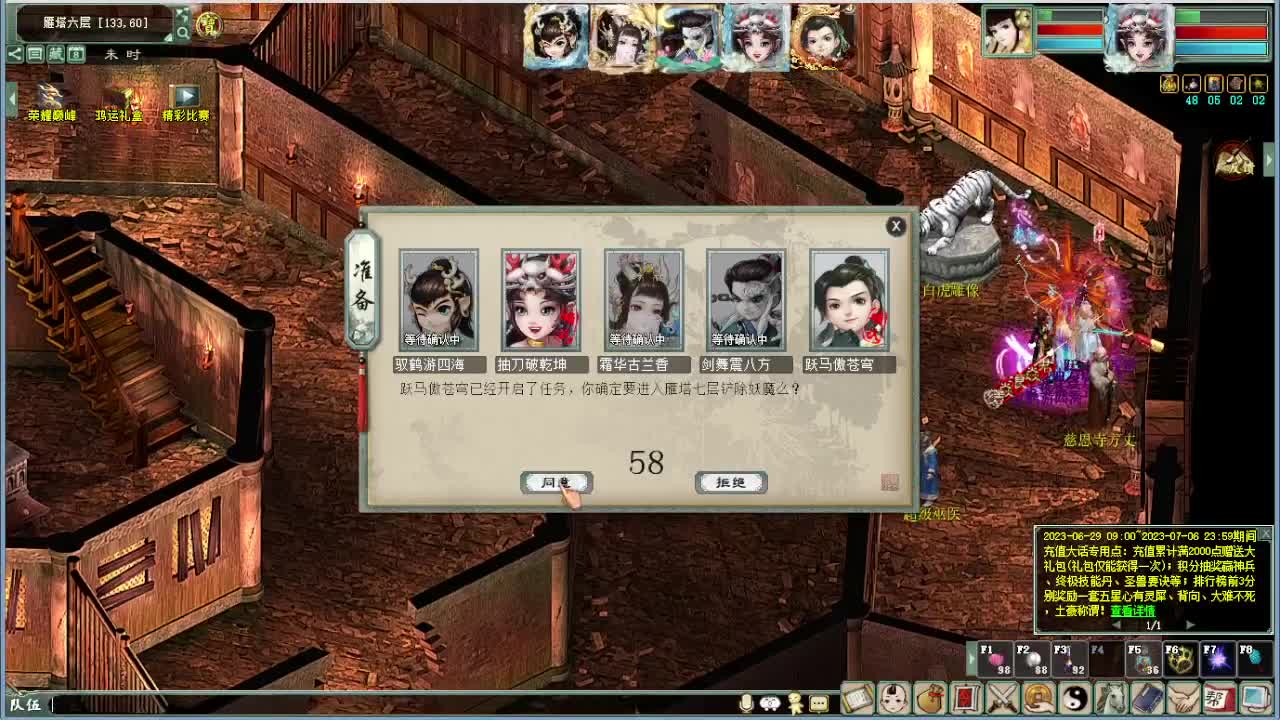Open 查看详情 link in the announcement panel
Image resolution: width=1280 pixels, height=720 pixels.
click(x=1132, y=611)
